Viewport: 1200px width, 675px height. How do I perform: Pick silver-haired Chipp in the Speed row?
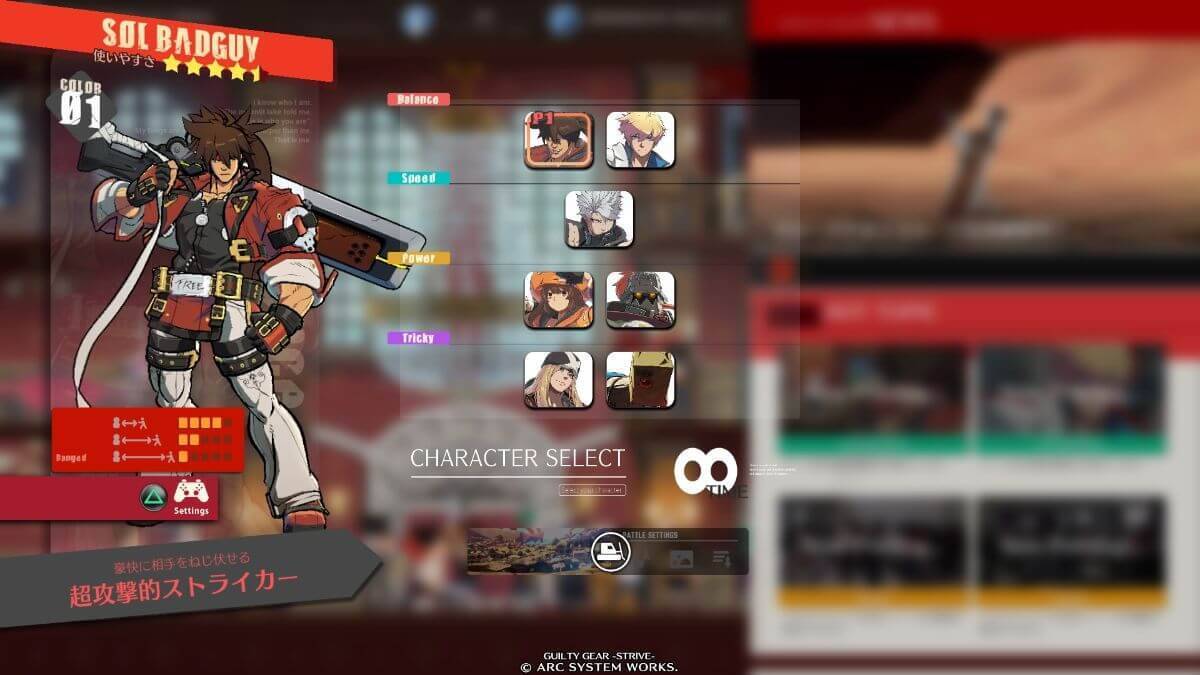[x=599, y=220]
